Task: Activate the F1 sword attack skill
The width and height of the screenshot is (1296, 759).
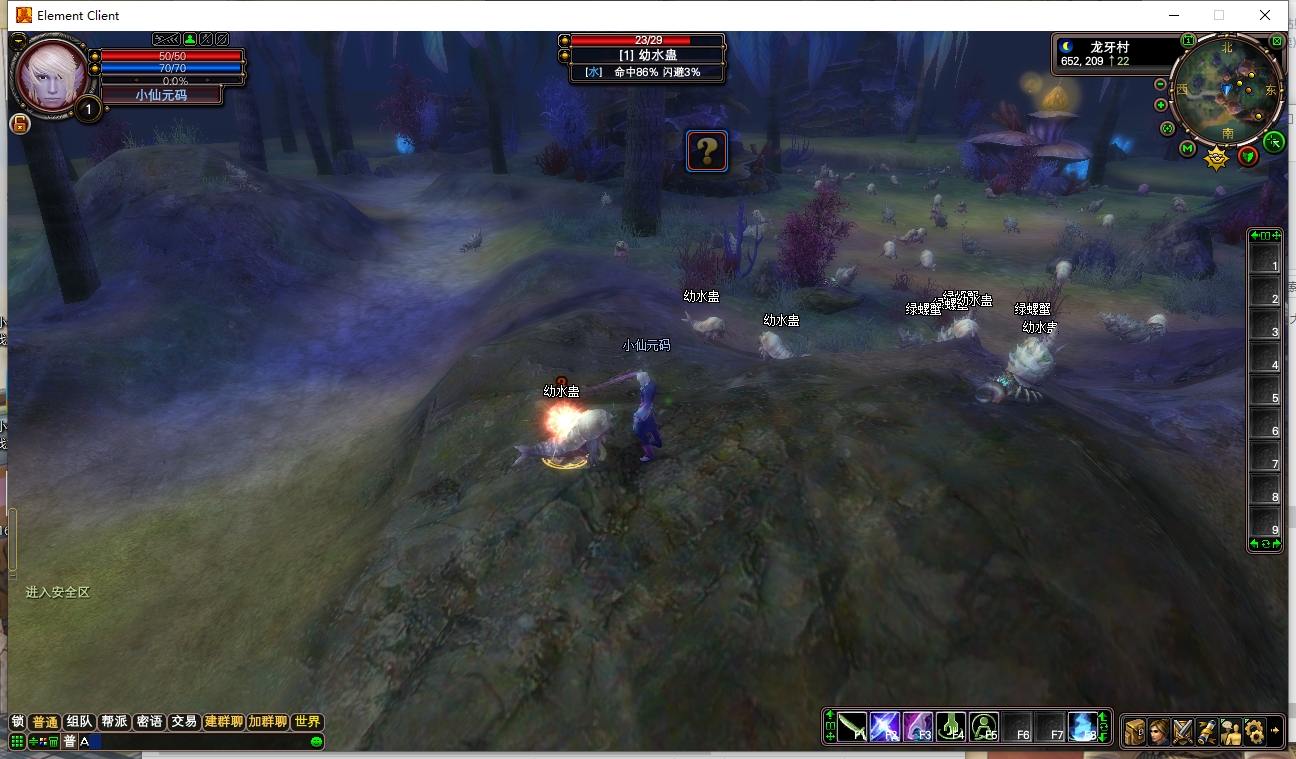Action: click(x=852, y=727)
